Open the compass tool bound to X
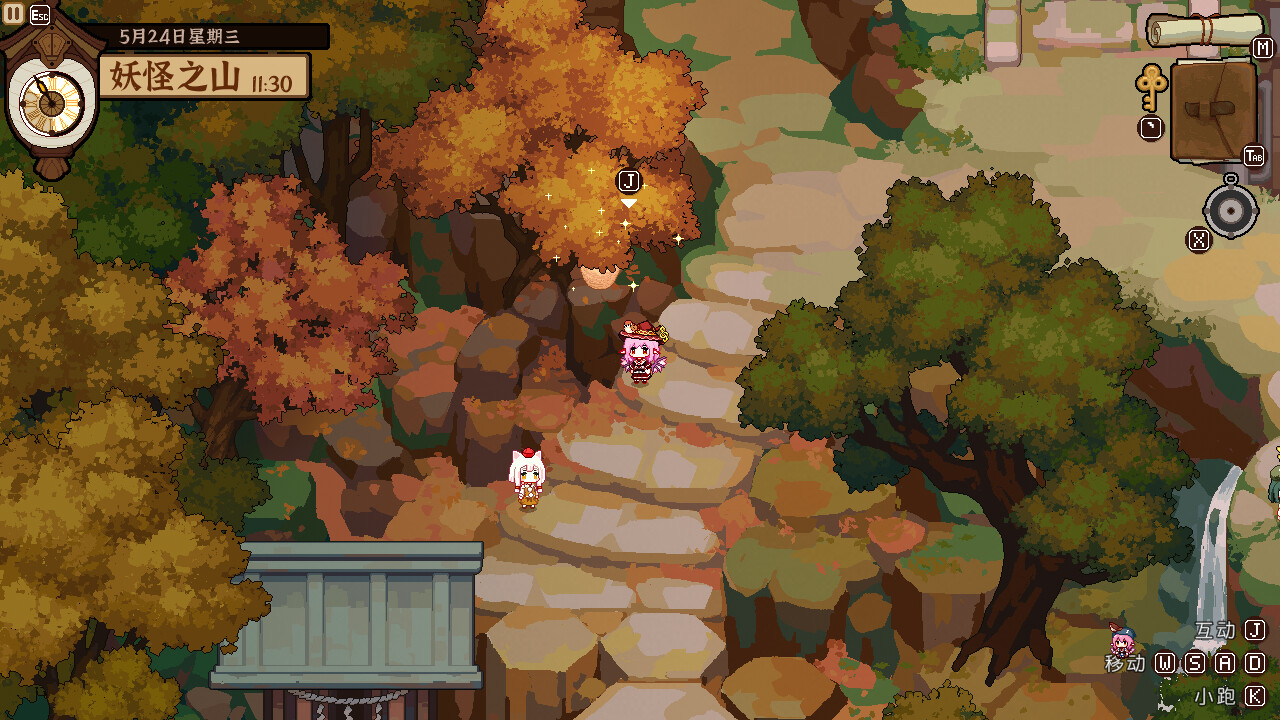This screenshot has height=720, width=1280. tap(1230, 212)
